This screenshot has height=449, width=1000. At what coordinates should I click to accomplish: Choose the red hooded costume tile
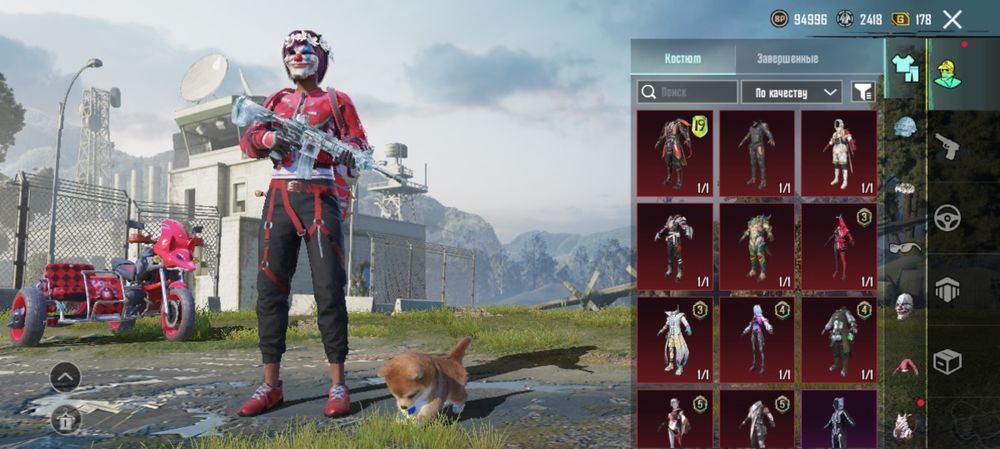(x=838, y=246)
